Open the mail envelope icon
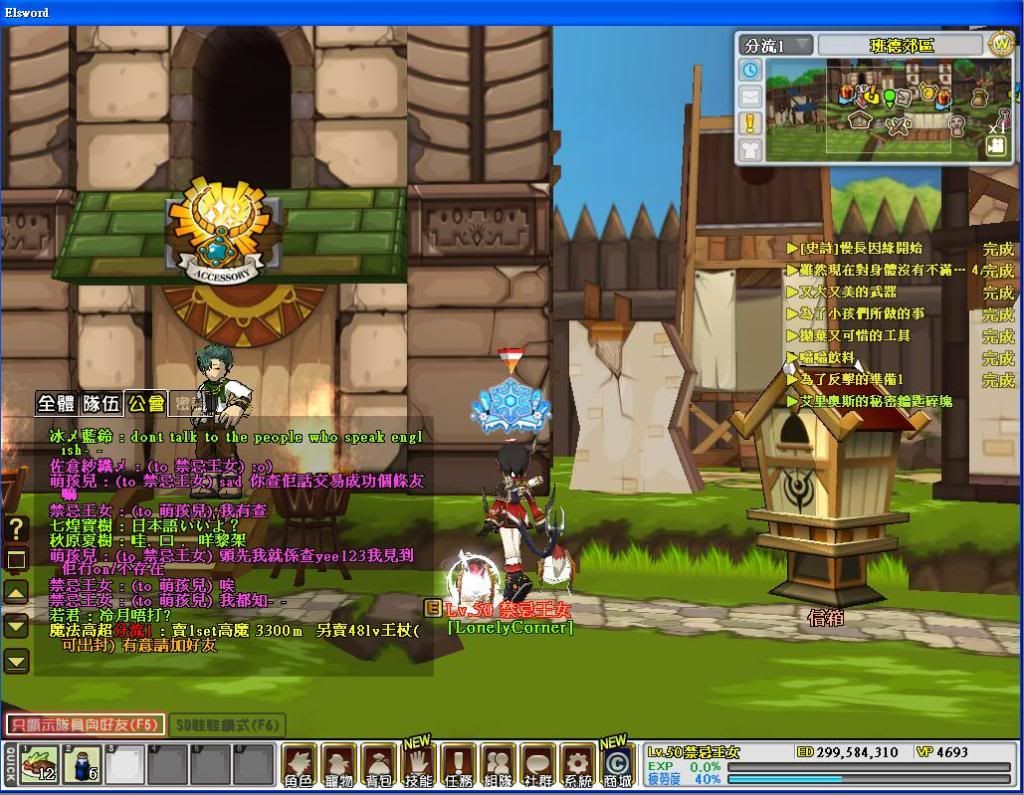Screen dimensions: 1024x795 click(x=750, y=97)
